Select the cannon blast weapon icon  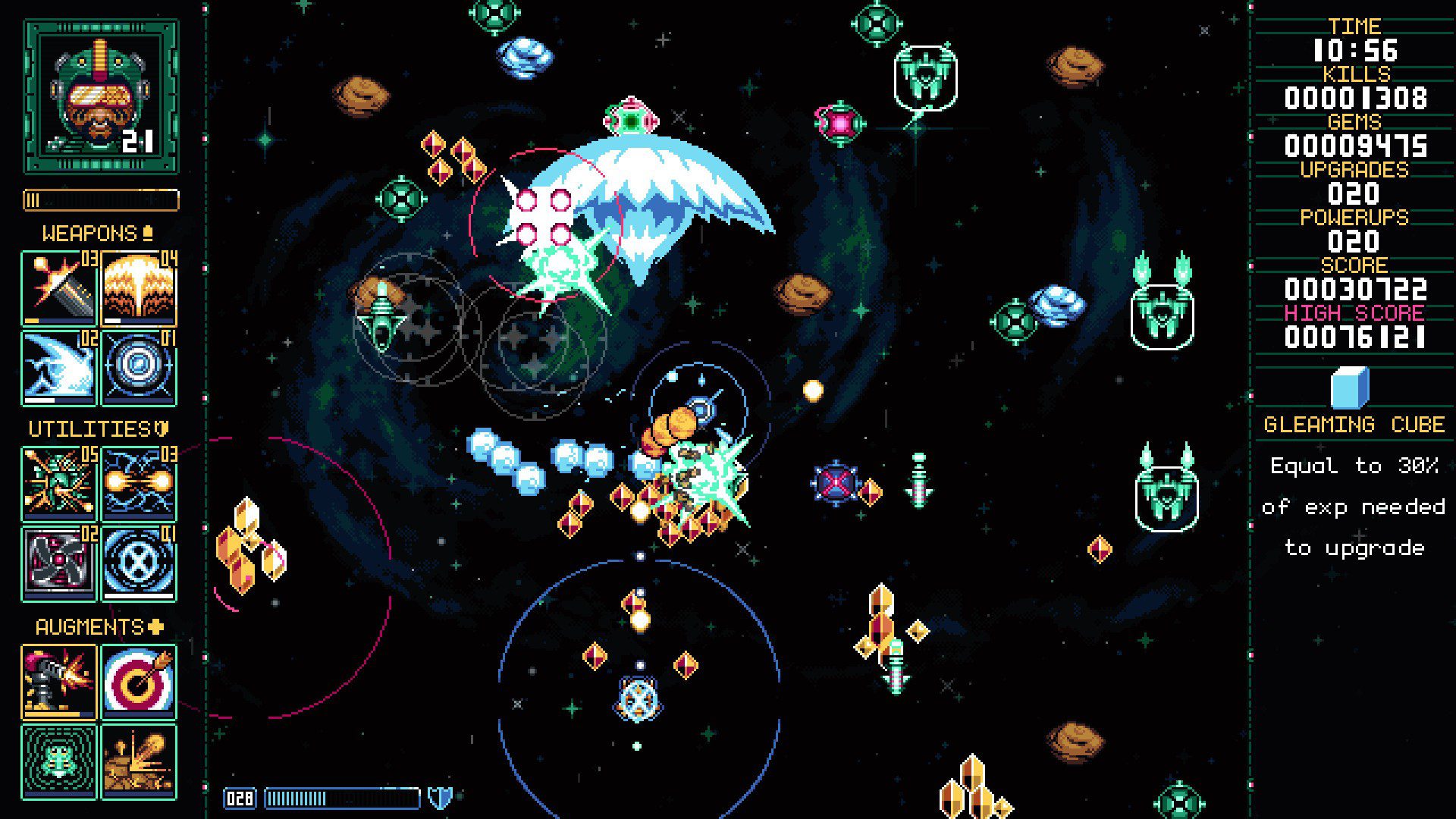click(59, 289)
